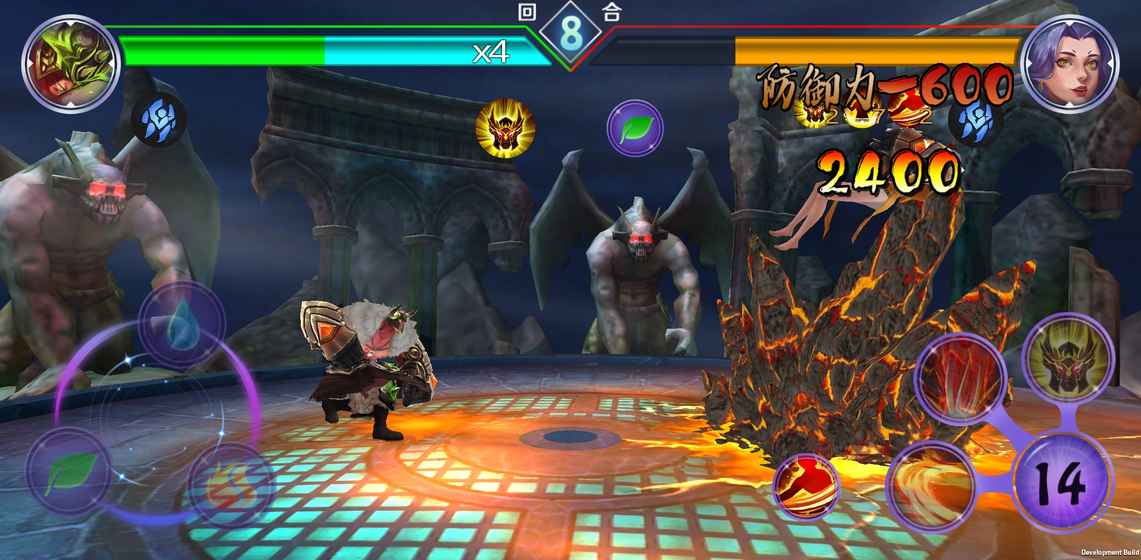The image size is (1141, 560).
Task: Activate the small red dash kick skill
Action: tap(807, 487)
